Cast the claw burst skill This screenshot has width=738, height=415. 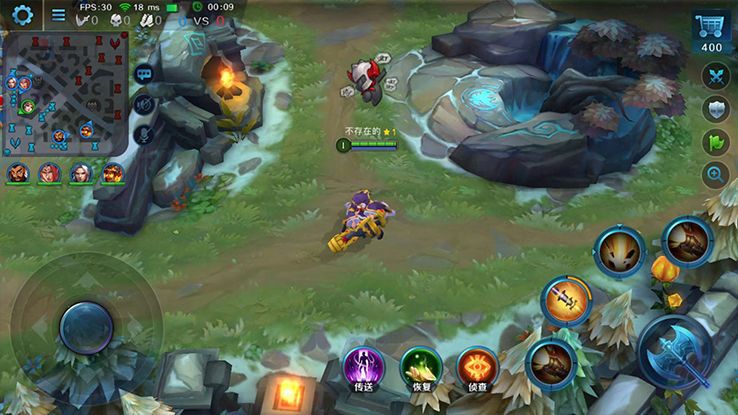(620, 251)
